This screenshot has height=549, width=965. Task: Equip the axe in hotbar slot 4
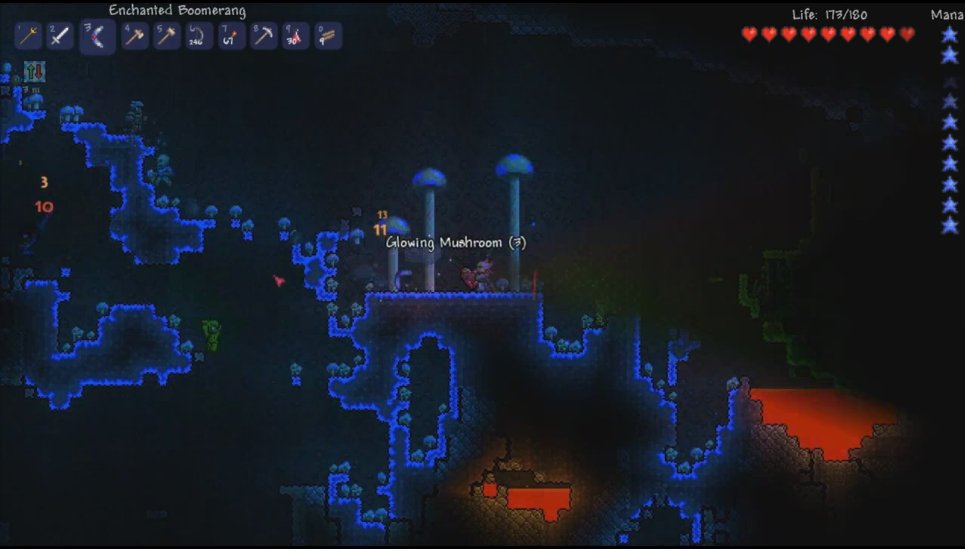tap(134, 37)
